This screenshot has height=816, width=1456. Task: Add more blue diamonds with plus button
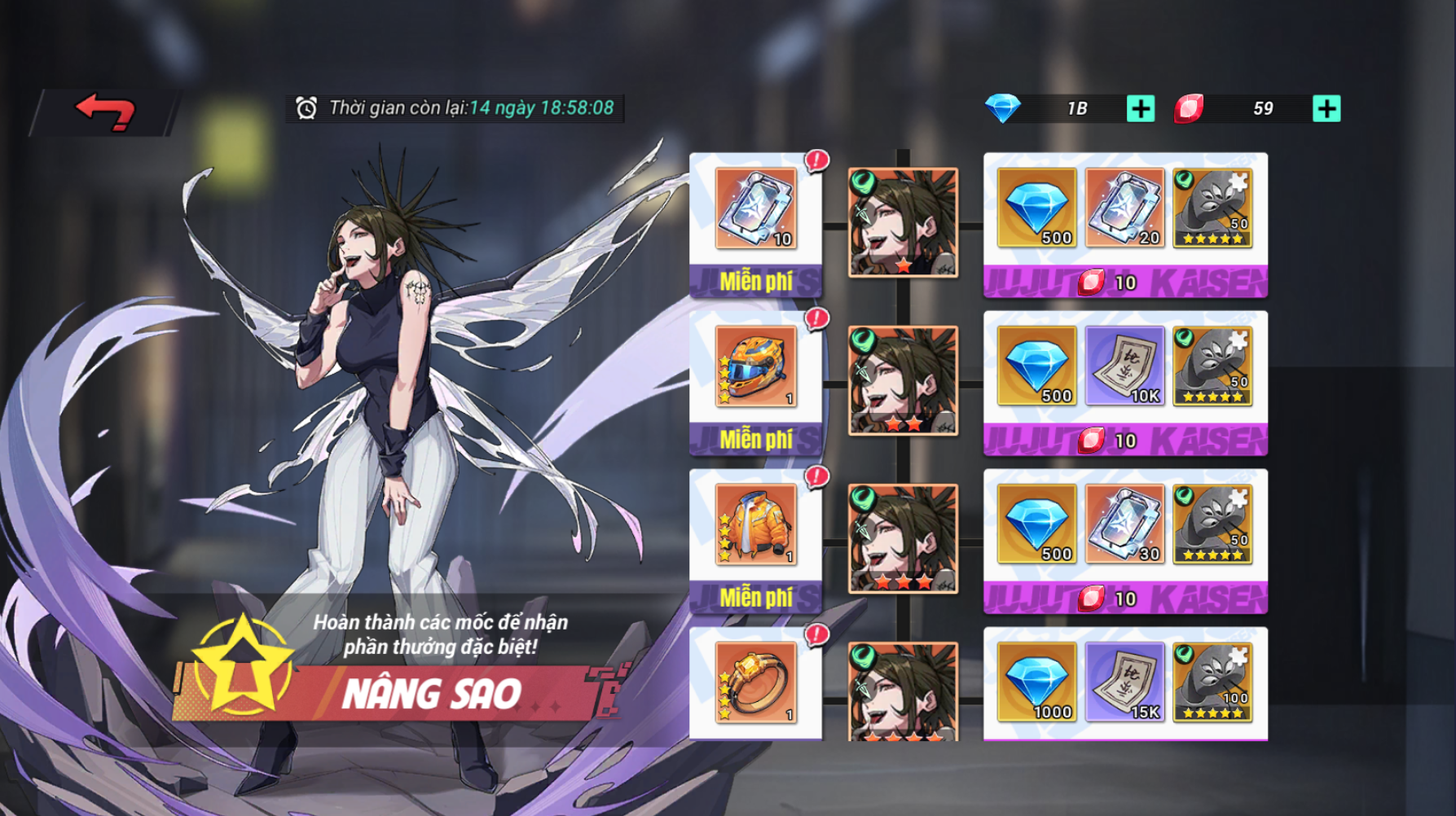1140,108
